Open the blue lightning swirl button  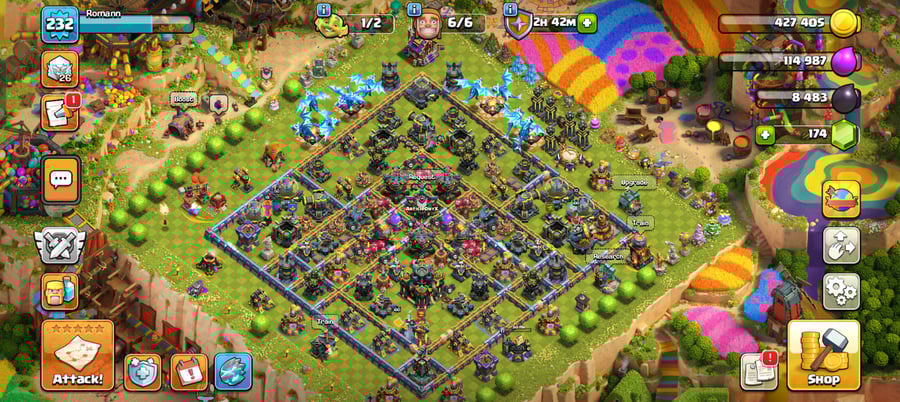[233, 371]
